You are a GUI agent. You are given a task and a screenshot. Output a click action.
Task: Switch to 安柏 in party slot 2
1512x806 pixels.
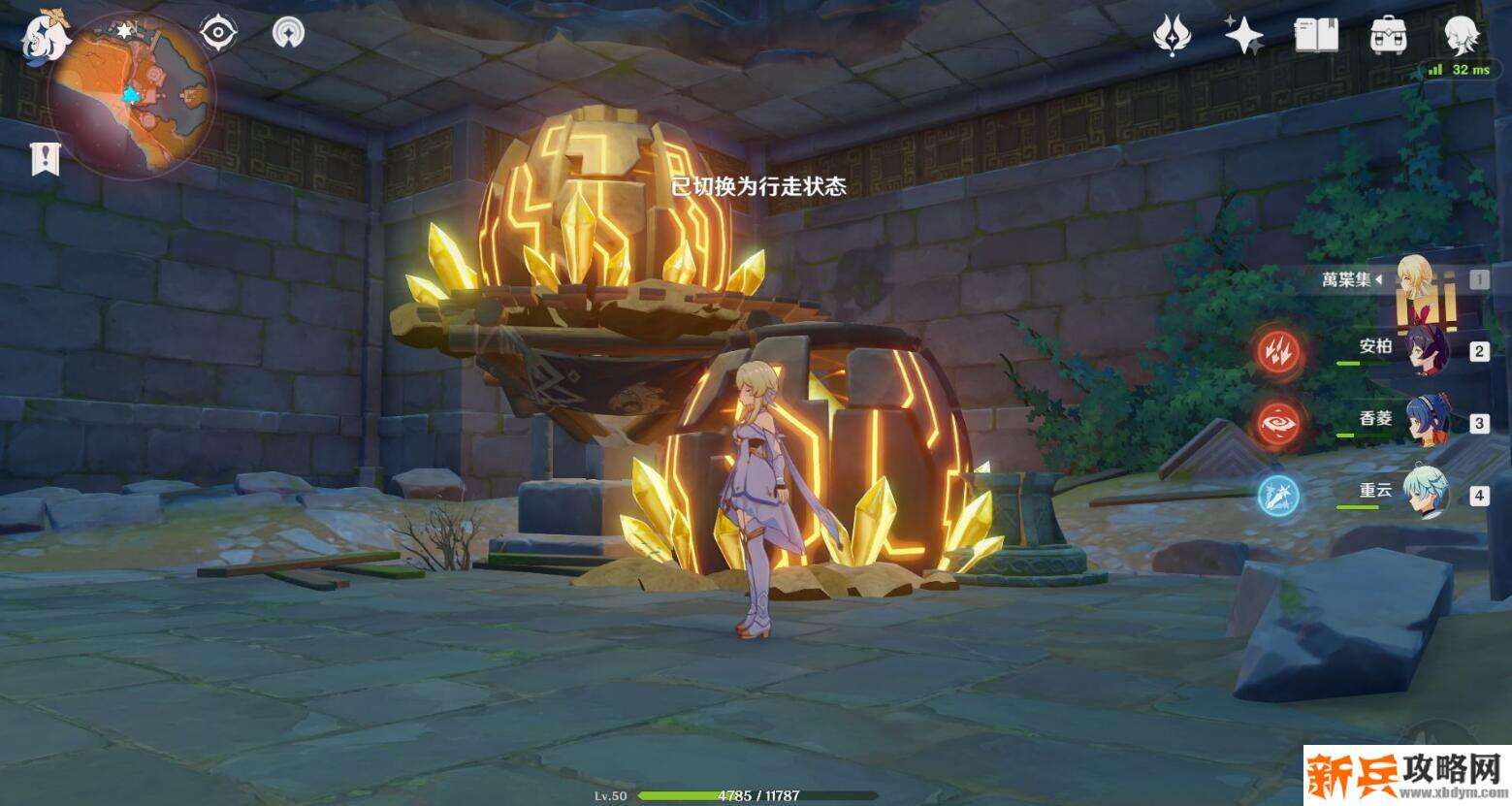pyautogui.click(x=1427, y=351)
